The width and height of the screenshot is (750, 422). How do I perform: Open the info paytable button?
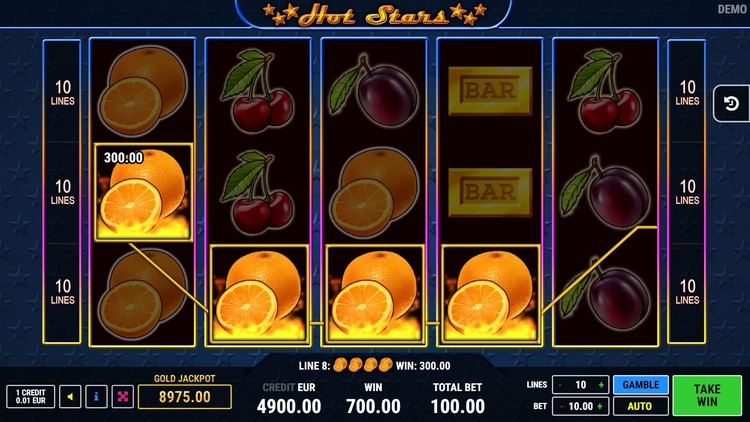(96, 397)
